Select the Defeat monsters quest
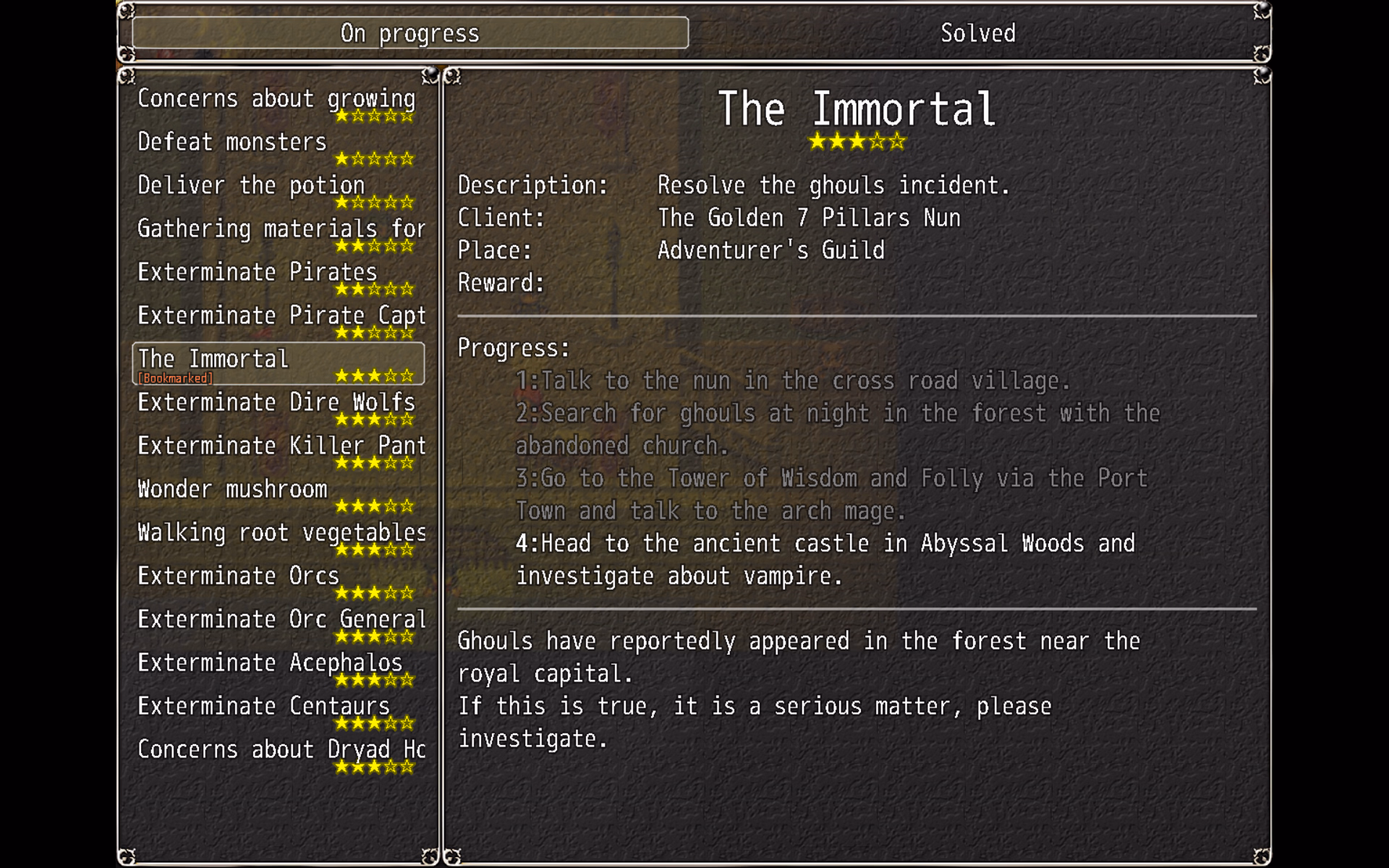This screenshot has height=868, width=1389. (x=277, y=146)
